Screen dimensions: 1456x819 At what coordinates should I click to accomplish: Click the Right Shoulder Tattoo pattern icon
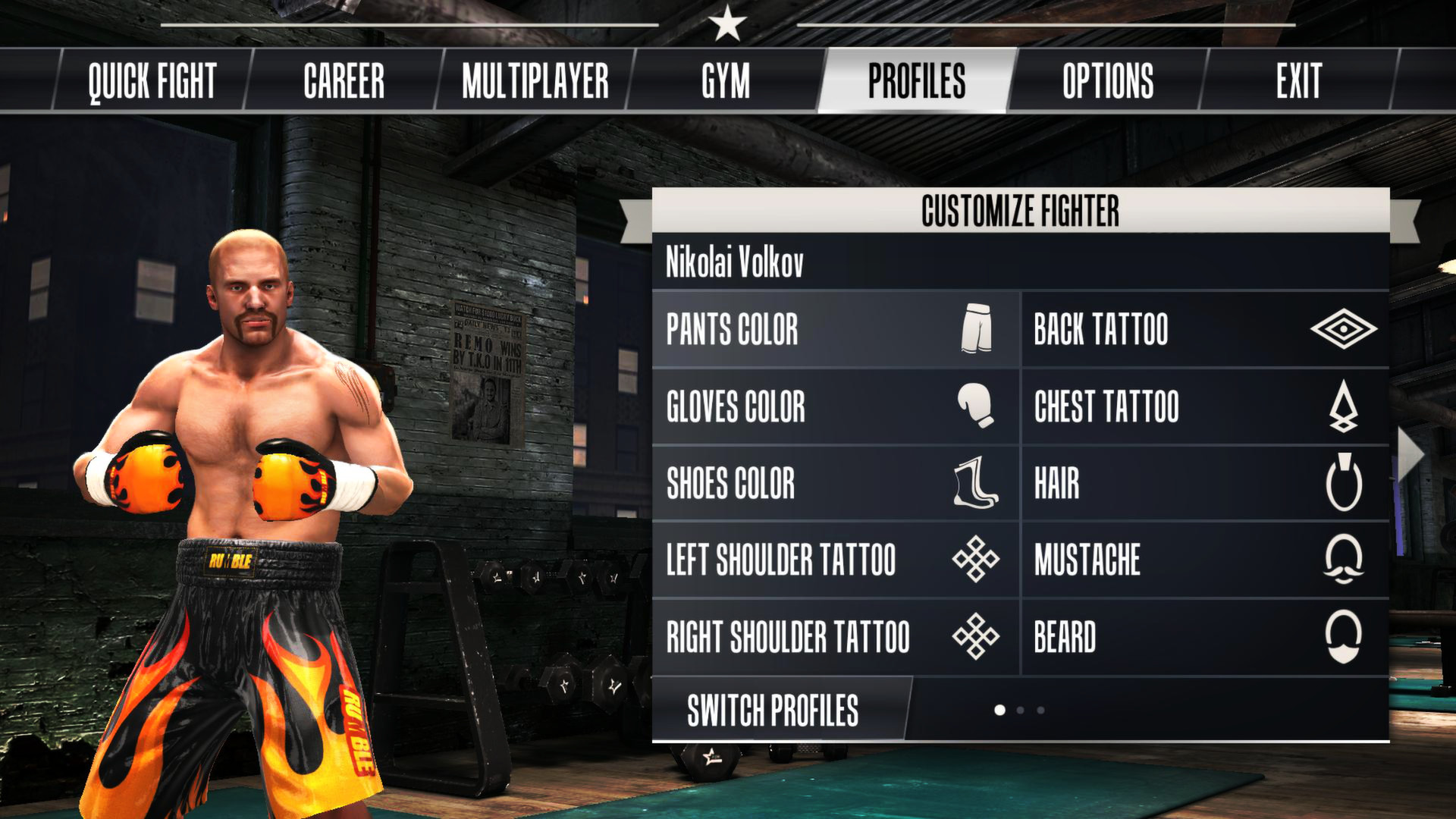(x=978, y=635)
